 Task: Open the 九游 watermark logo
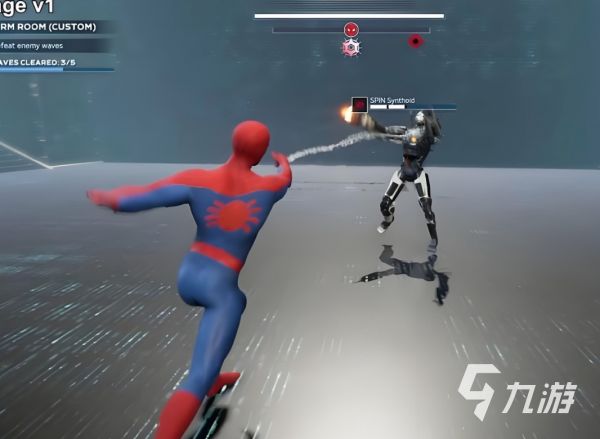coord(517,390)
